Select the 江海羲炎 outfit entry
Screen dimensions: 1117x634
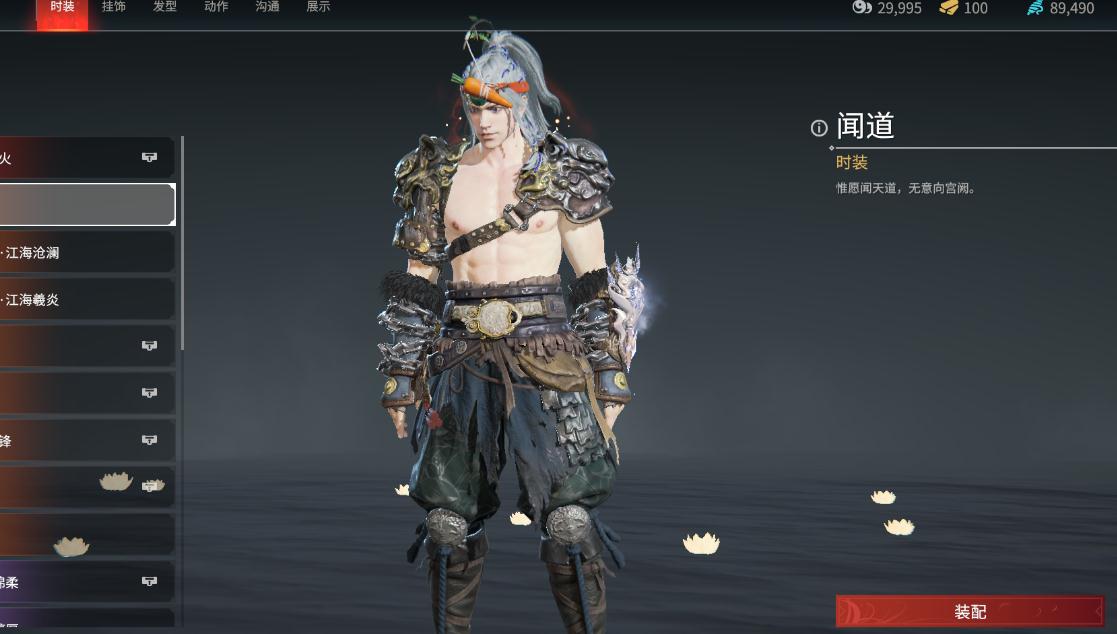click(x=86, y=299)
